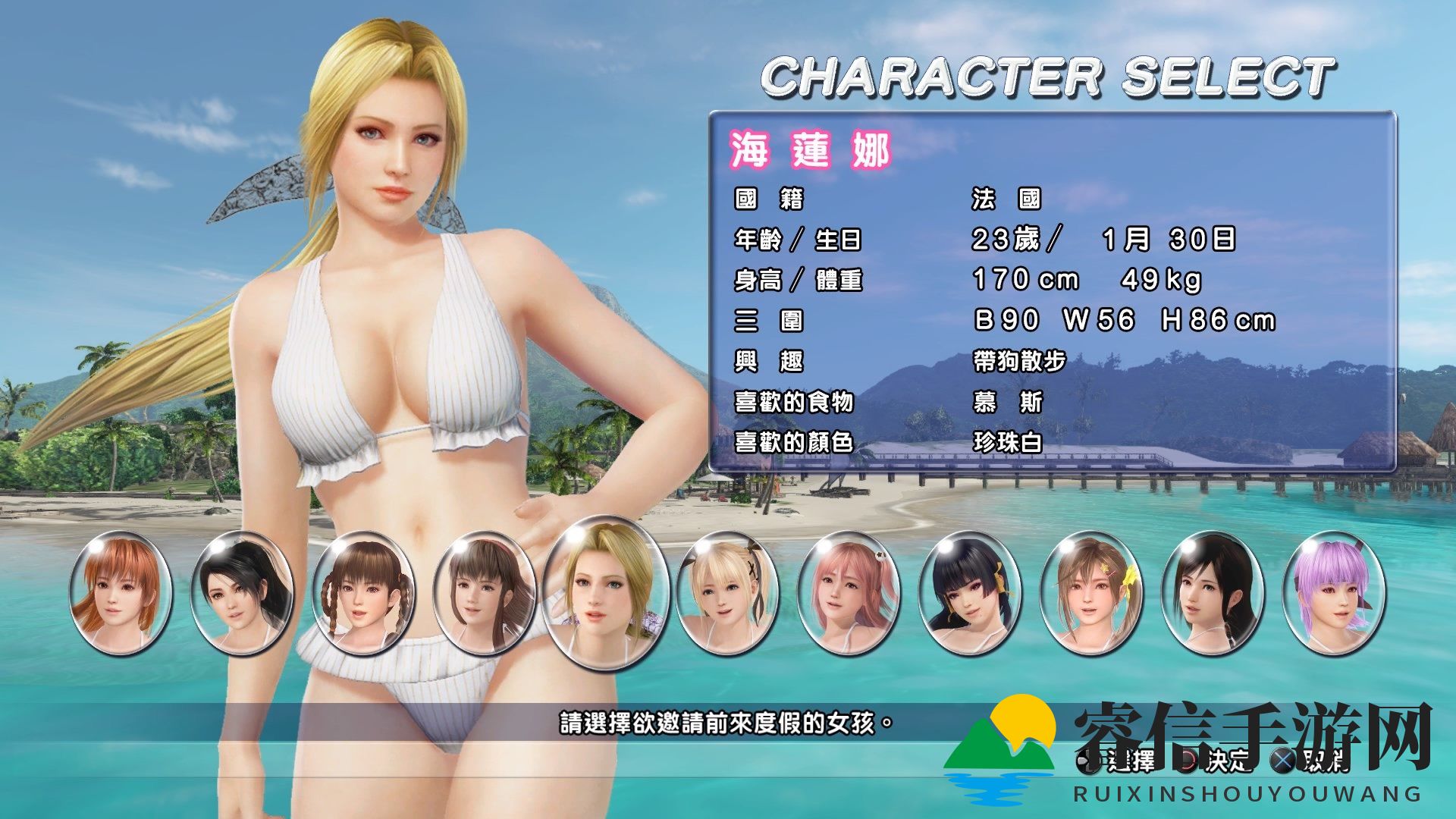The width and height of the screenshot is (1456, 819).
Task: Select the pink-haired girl portrait
Action: coord(849,593)
